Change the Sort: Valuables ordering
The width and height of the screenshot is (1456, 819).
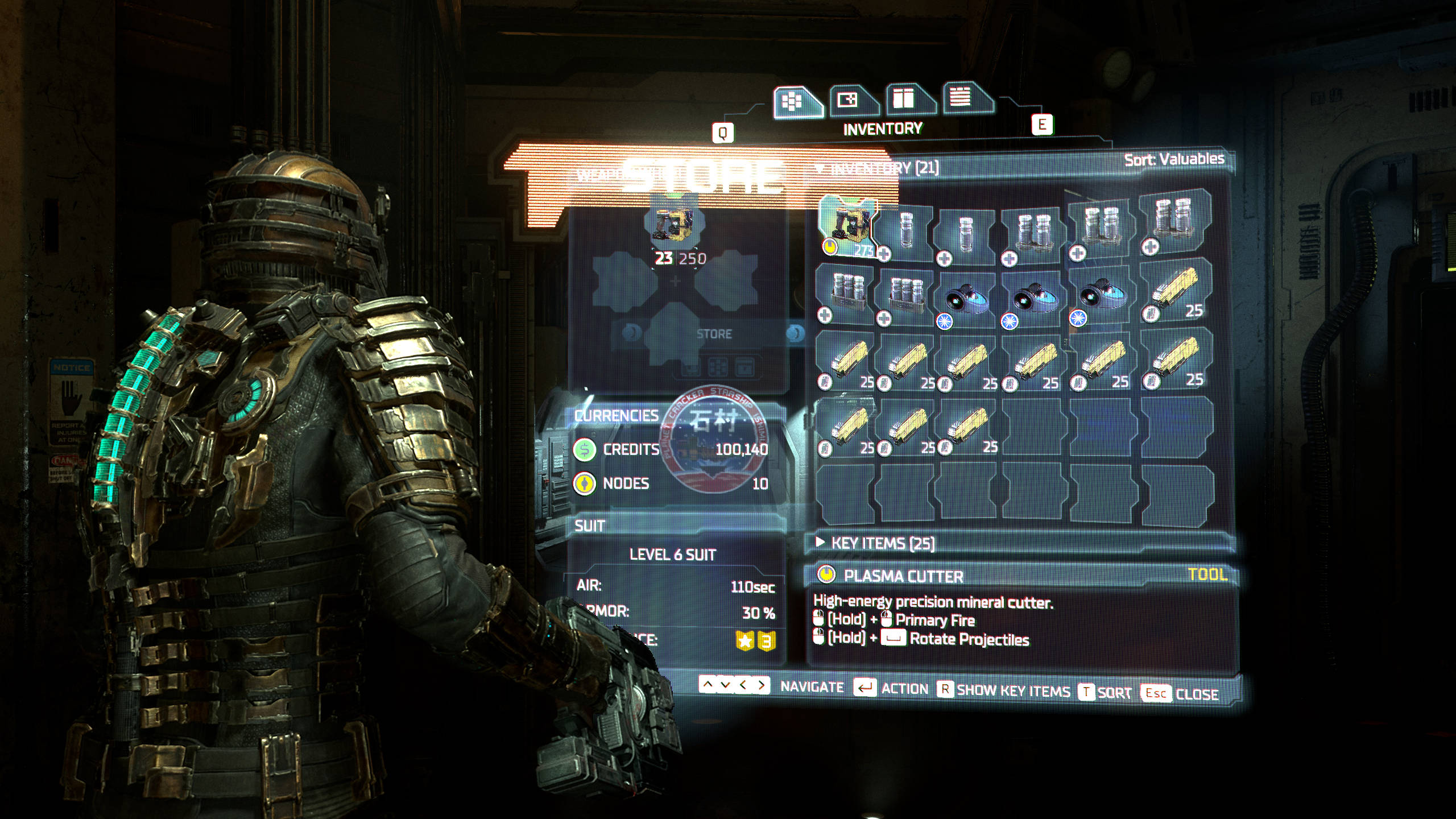[1174, 159]
